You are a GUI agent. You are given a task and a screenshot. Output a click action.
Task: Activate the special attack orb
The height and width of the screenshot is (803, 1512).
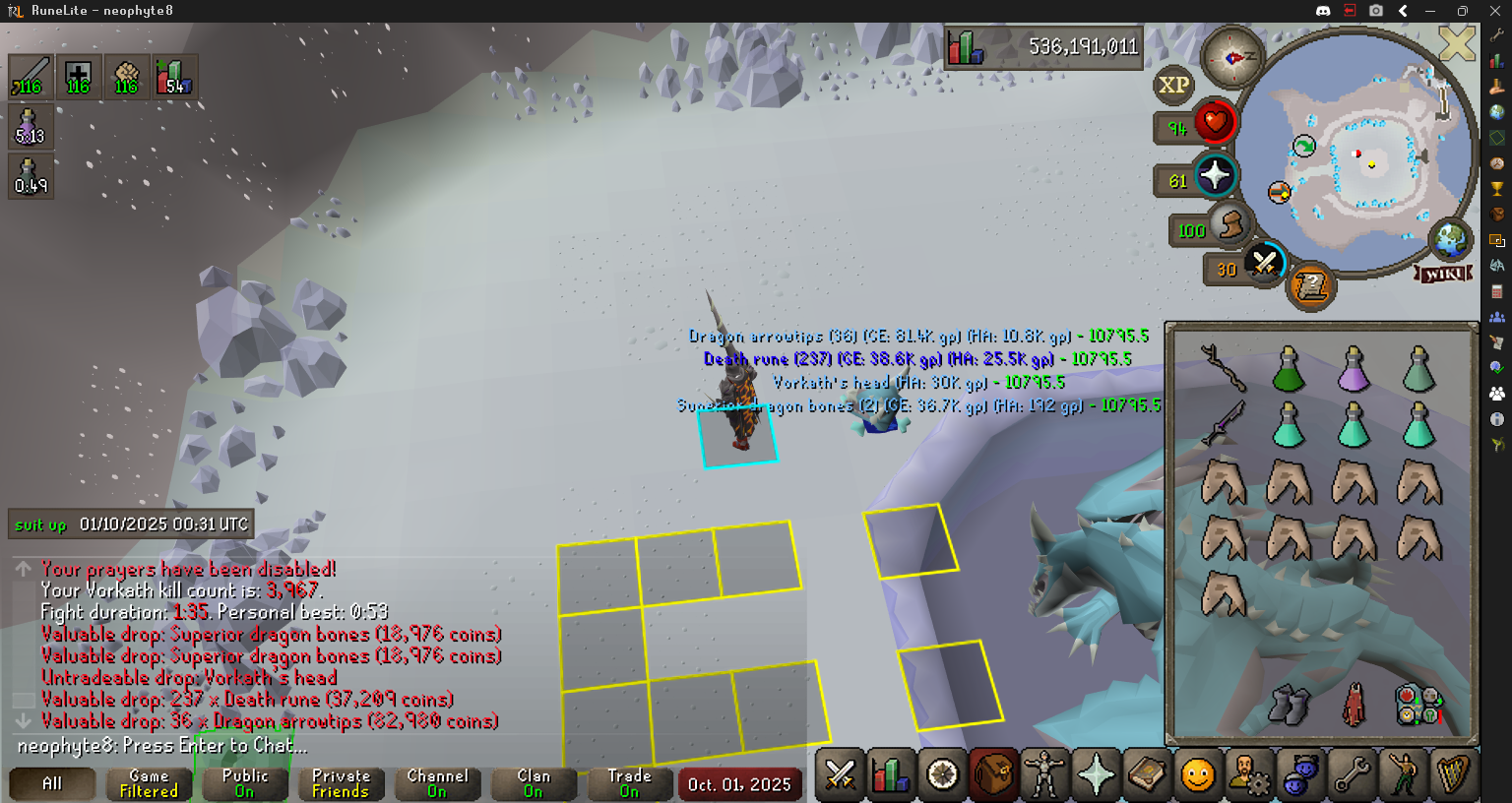(1264, 263)
